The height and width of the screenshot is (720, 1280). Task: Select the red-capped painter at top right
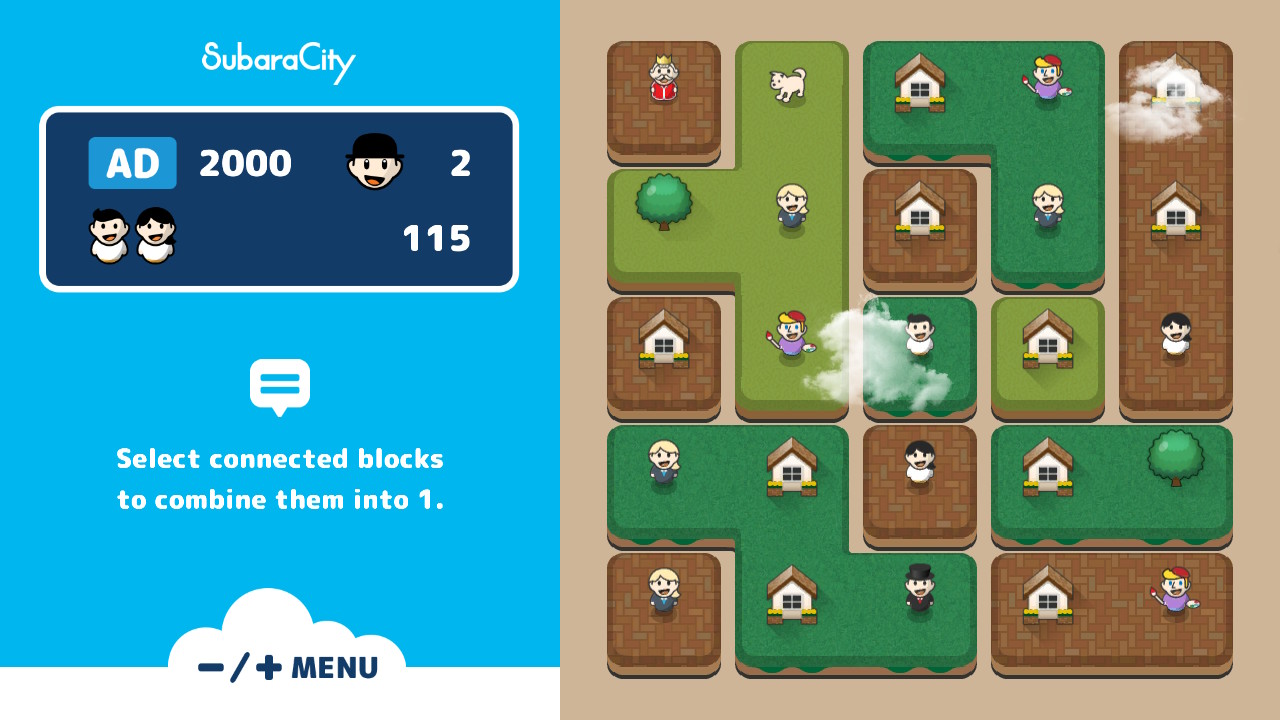[1047, 80]
